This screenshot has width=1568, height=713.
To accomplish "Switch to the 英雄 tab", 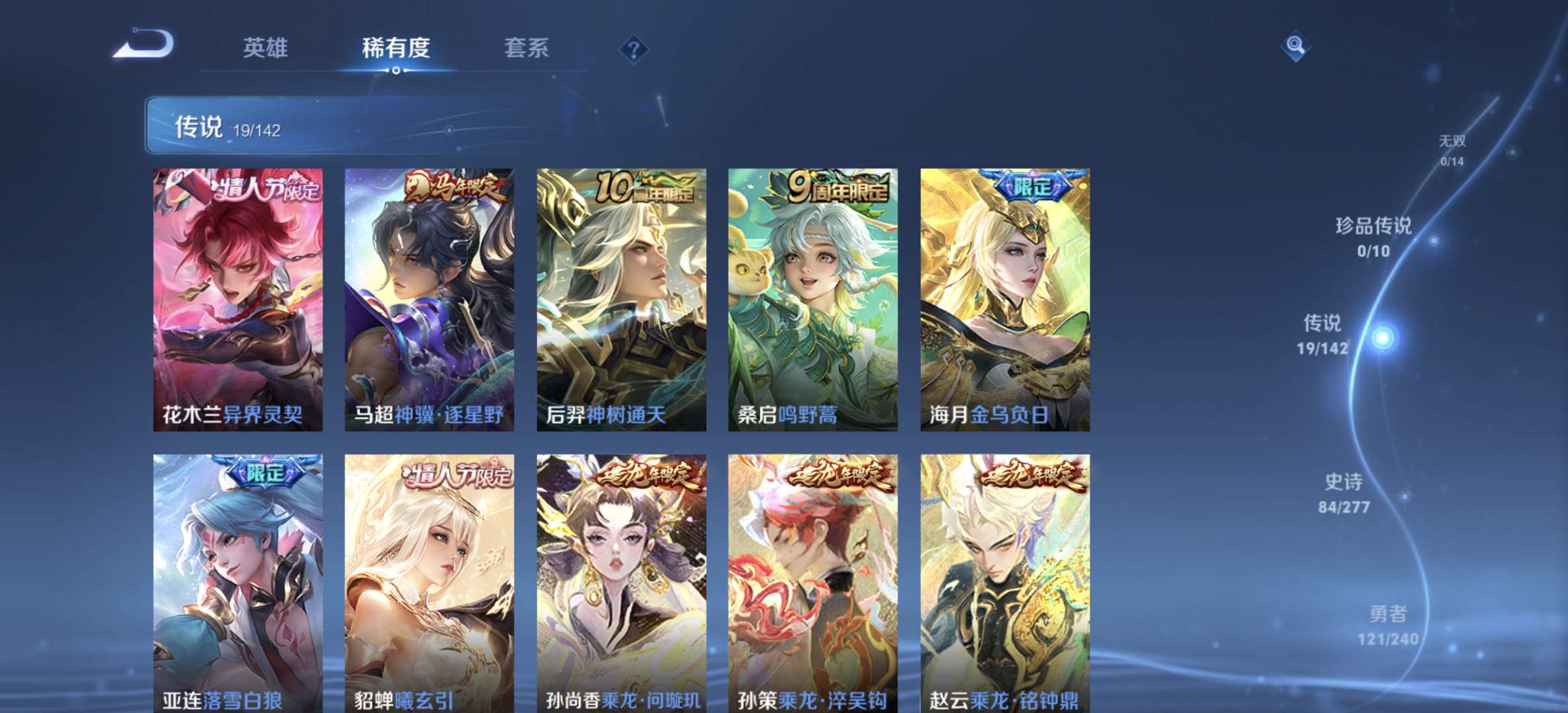I will pos(267,49).
